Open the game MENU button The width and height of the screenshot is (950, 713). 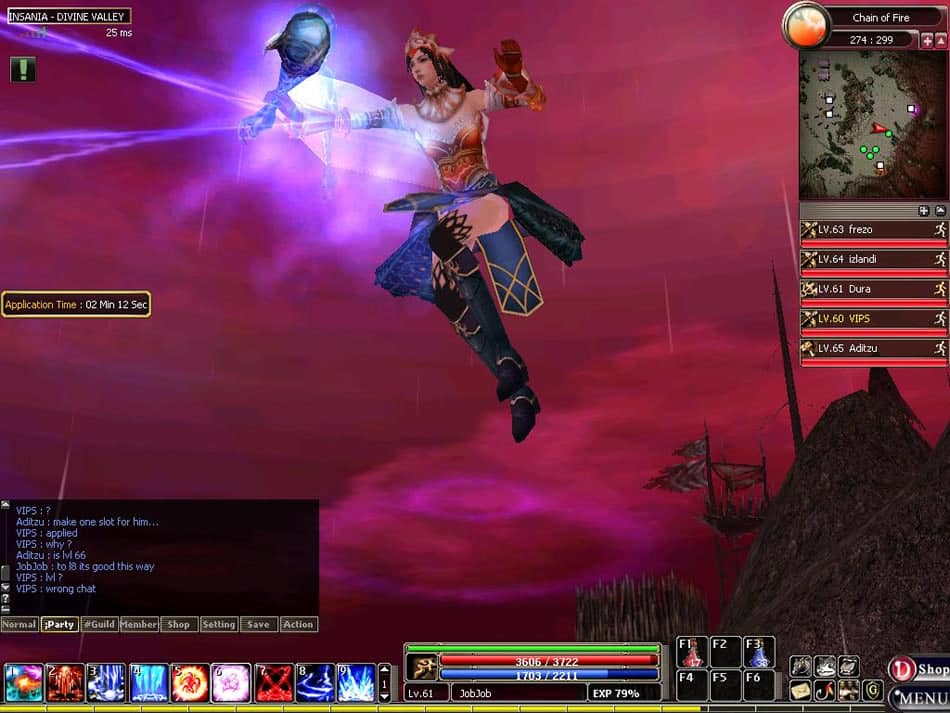tap(920, 696)
